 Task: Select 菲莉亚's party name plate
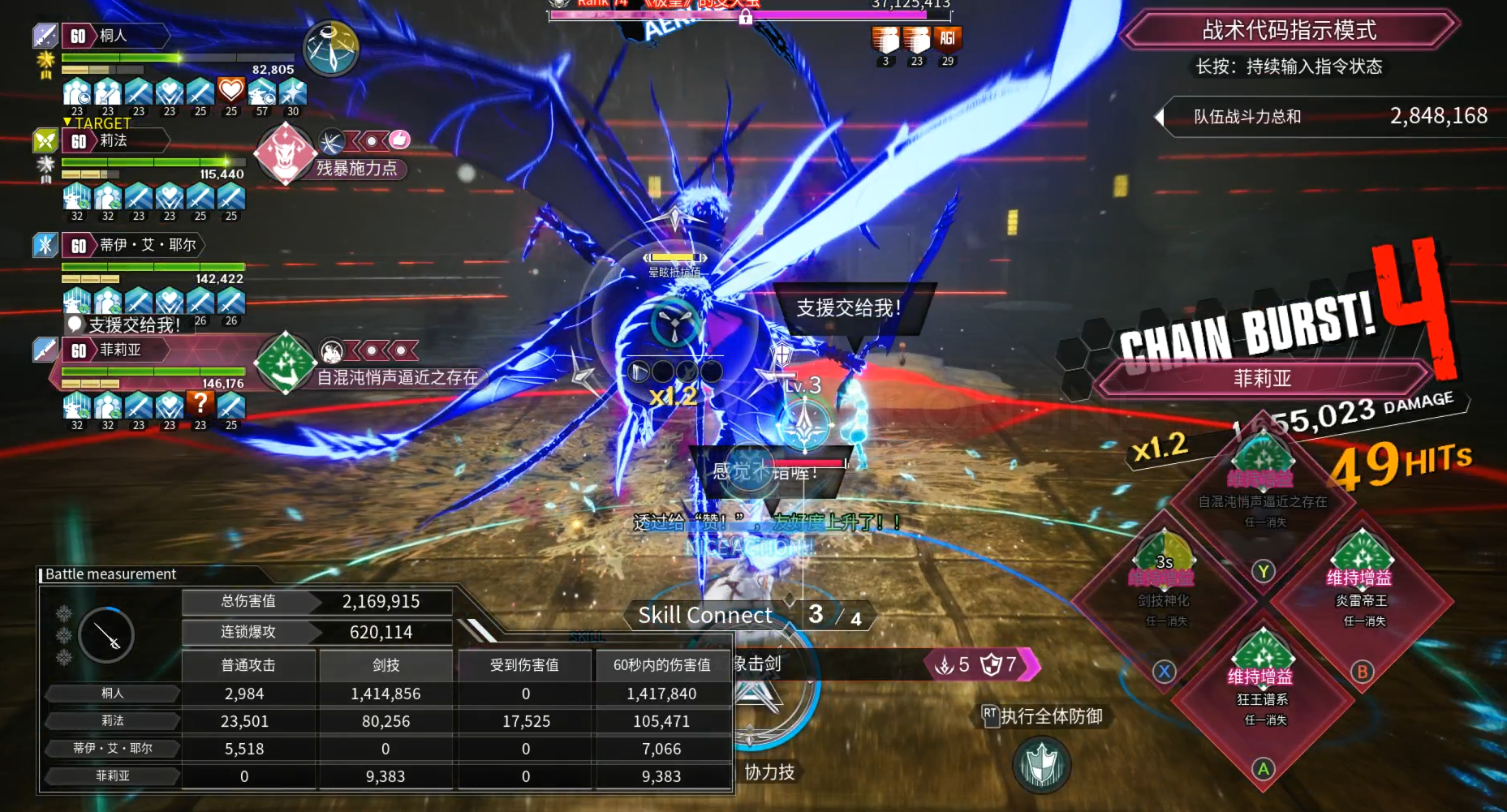tap(120, 350)
